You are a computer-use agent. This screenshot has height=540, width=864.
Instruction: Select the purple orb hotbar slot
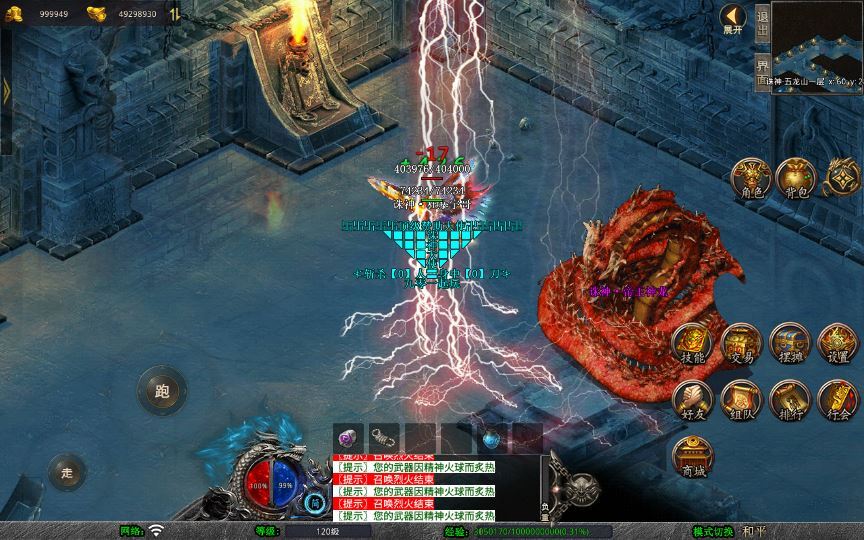click(346, 437)
